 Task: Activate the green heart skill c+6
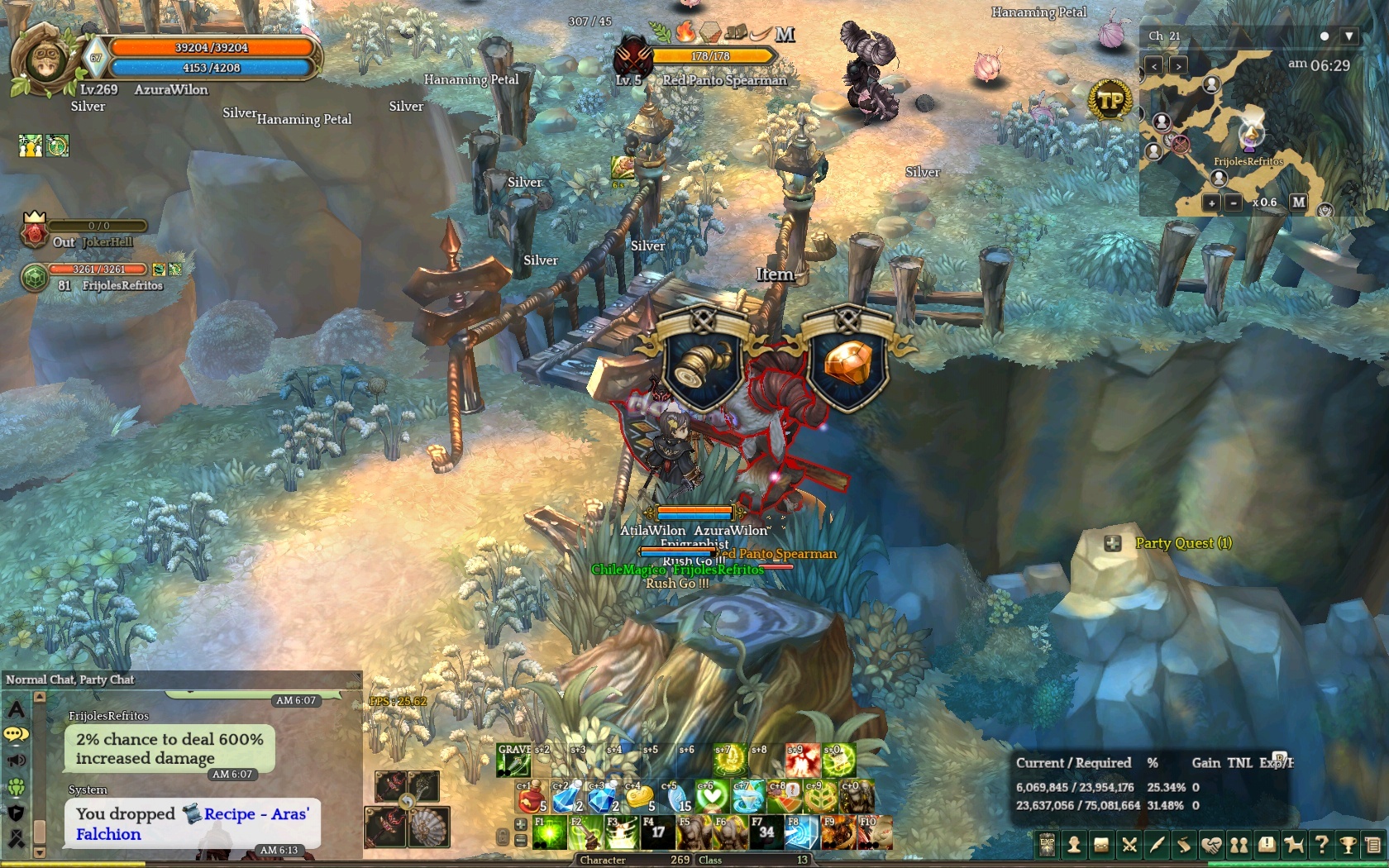tap(712, 797)
